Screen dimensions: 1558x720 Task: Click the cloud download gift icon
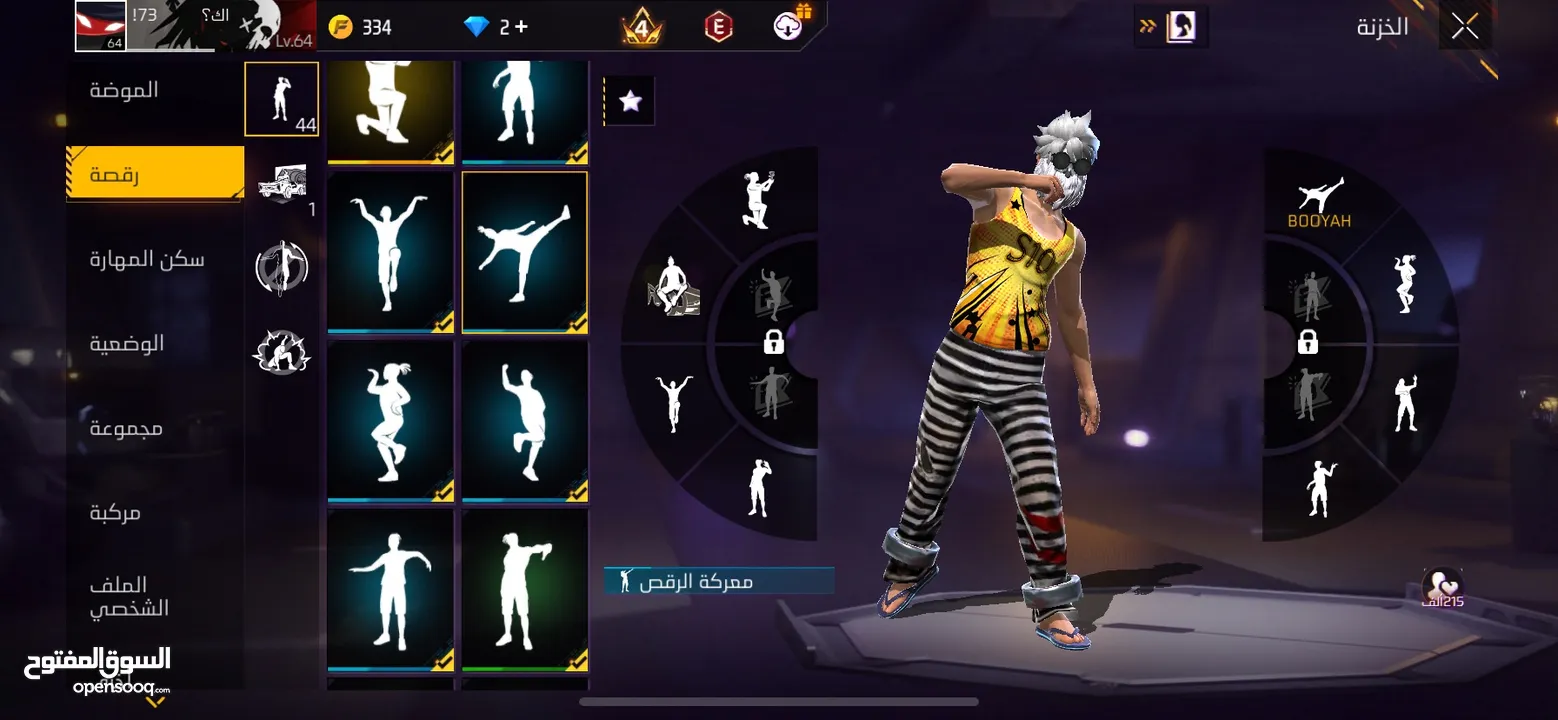tap(790, 25)
